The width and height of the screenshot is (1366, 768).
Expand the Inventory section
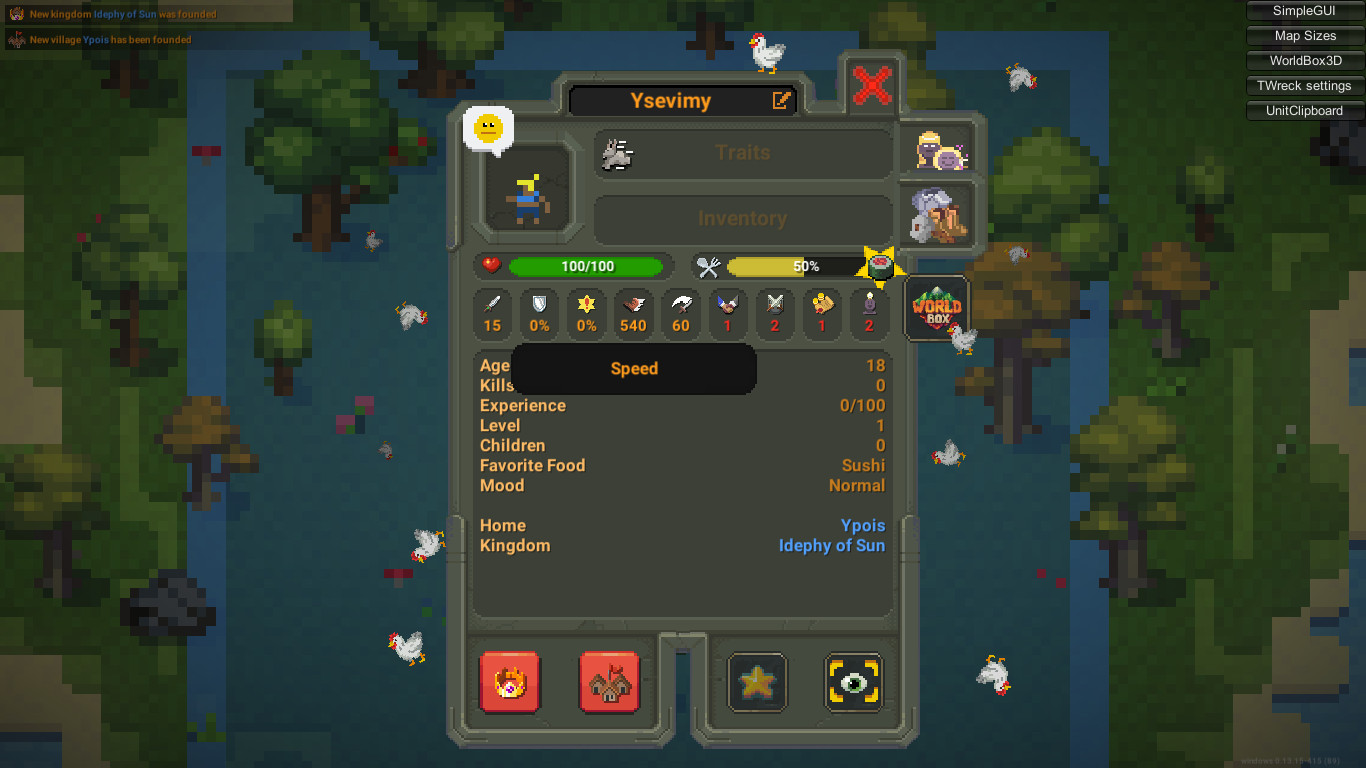click(x=743, y=219)
